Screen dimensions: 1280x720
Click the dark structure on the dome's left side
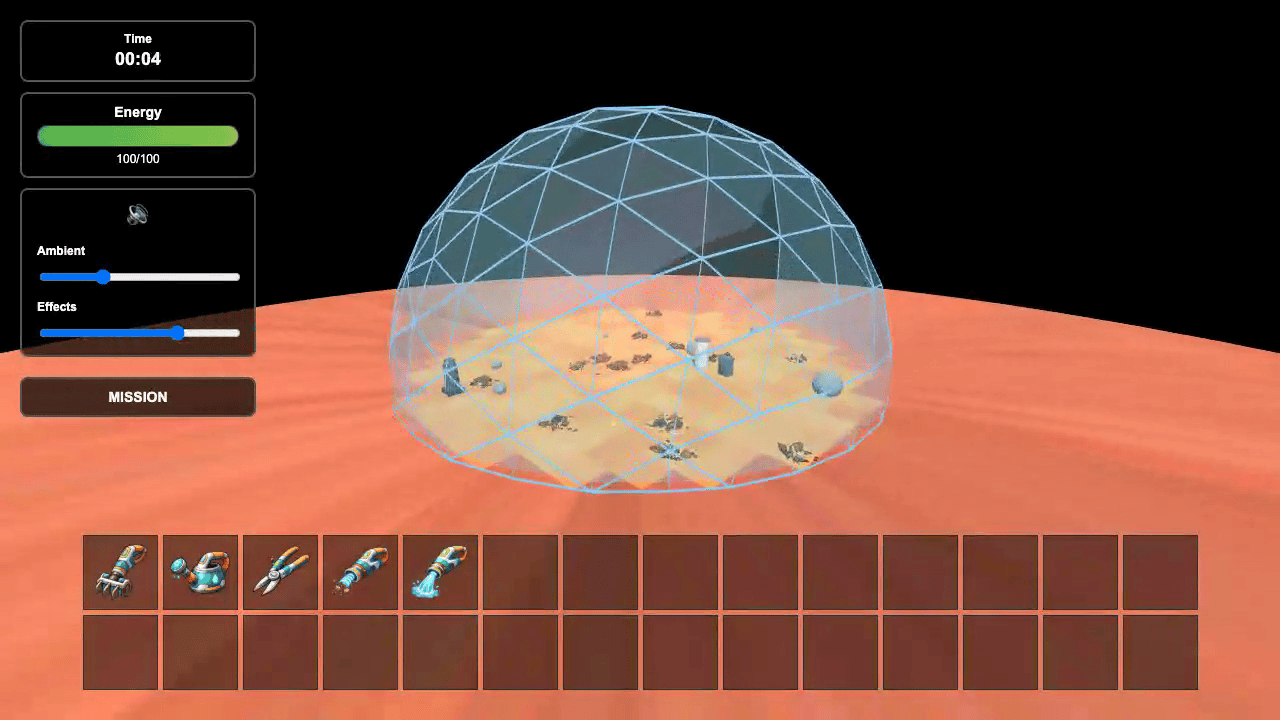[x=452, y=378]
